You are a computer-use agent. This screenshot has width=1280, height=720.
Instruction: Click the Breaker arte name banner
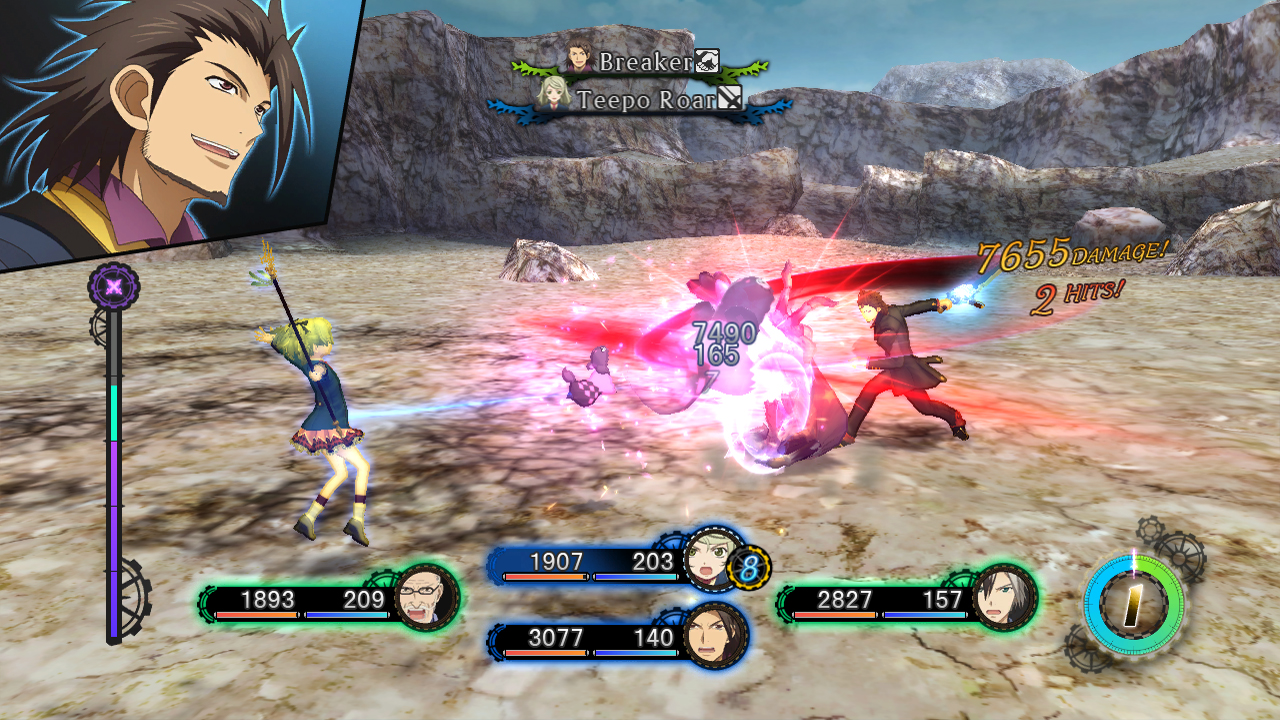coord(645,62)
